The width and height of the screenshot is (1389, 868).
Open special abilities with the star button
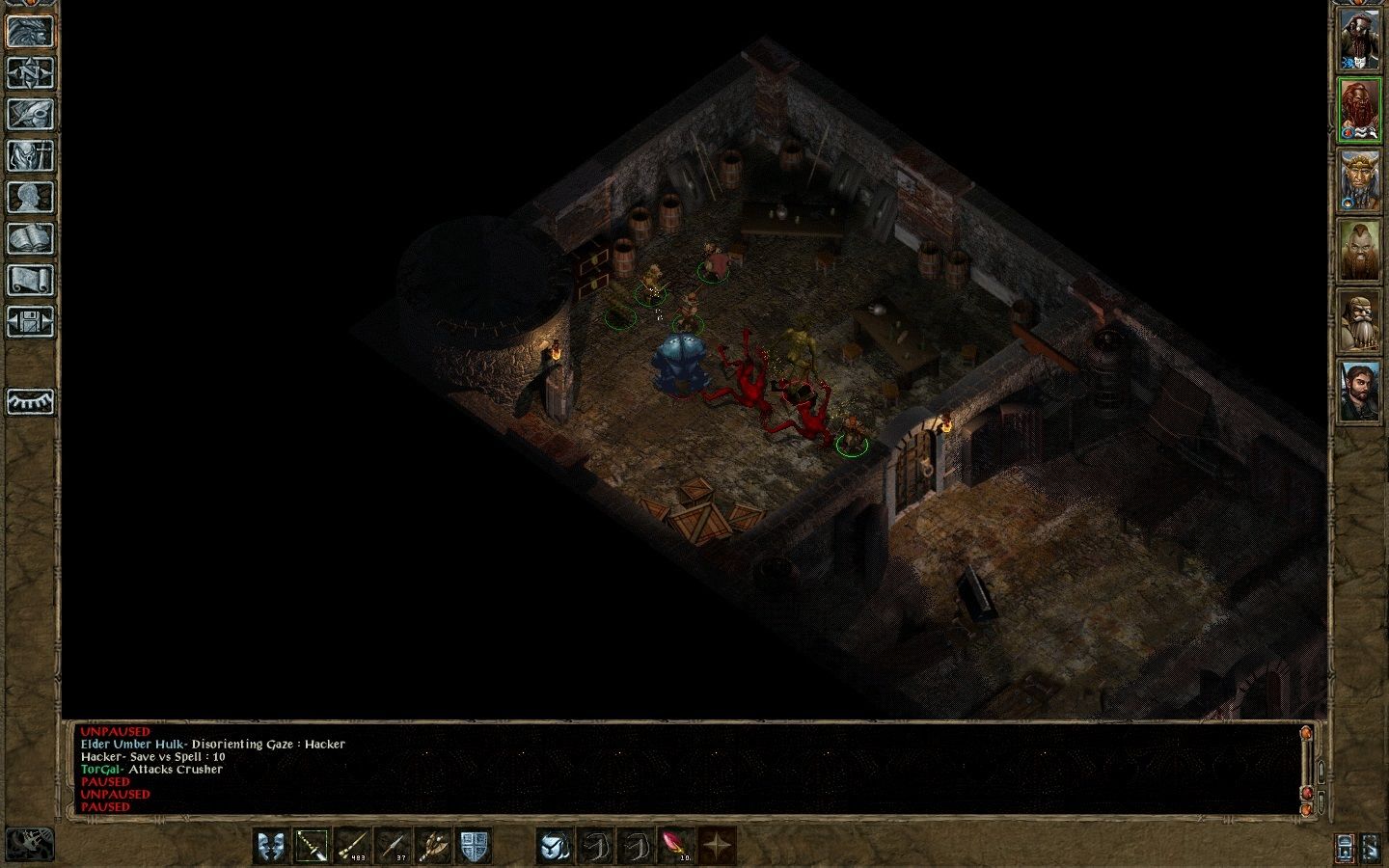pyautogui.click(x=716, y=846)
